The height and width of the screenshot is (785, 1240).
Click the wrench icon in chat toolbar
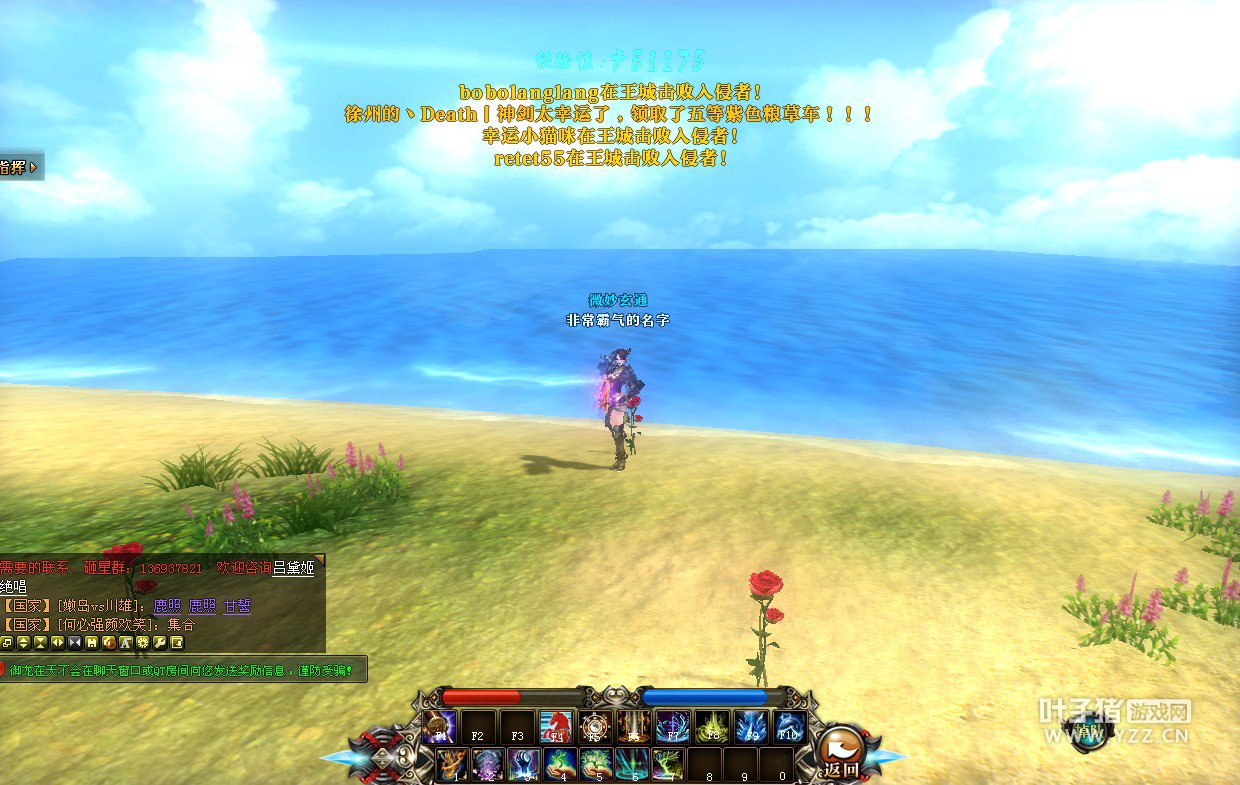point(160,642)
